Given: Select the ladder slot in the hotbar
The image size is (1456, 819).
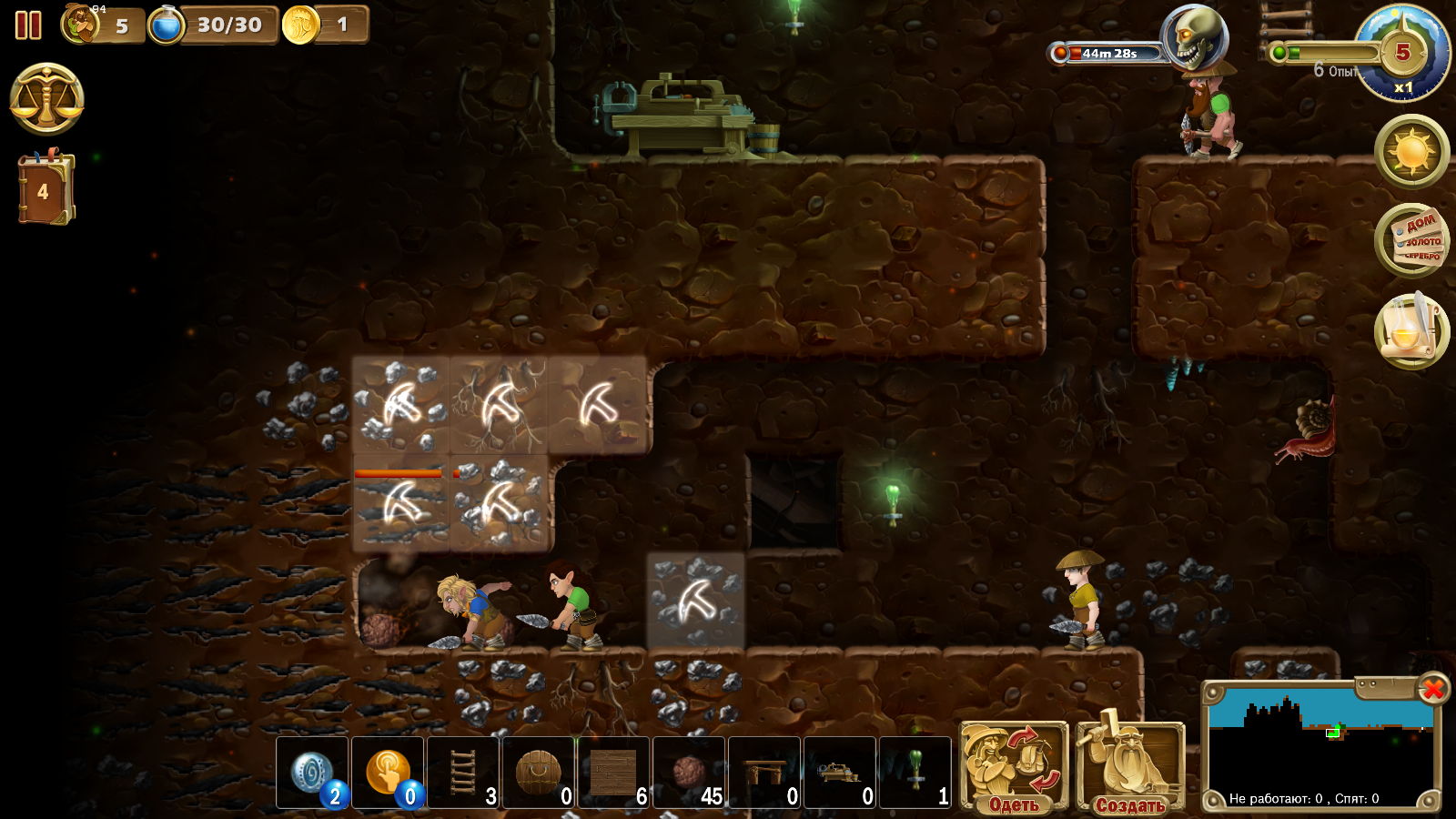Looking at the screenshot, I should point(463,773).
